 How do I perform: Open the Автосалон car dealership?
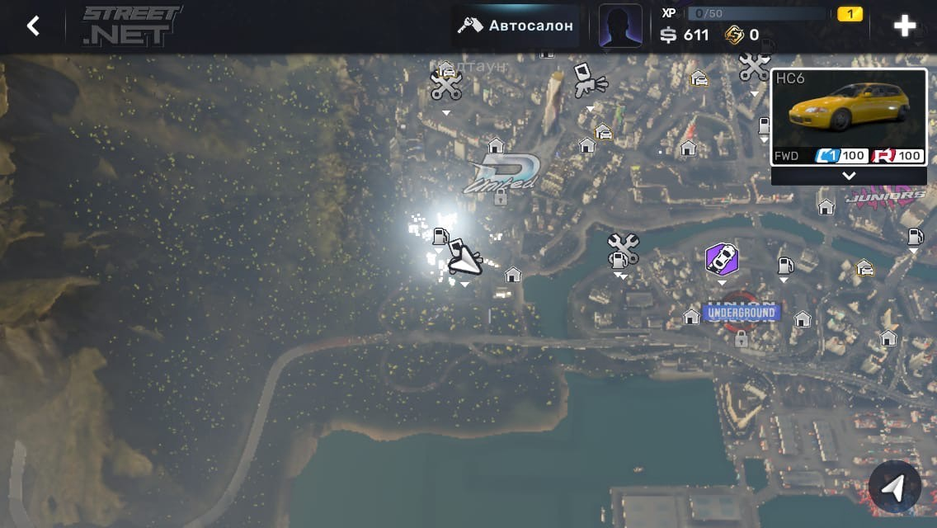point(516,26)
